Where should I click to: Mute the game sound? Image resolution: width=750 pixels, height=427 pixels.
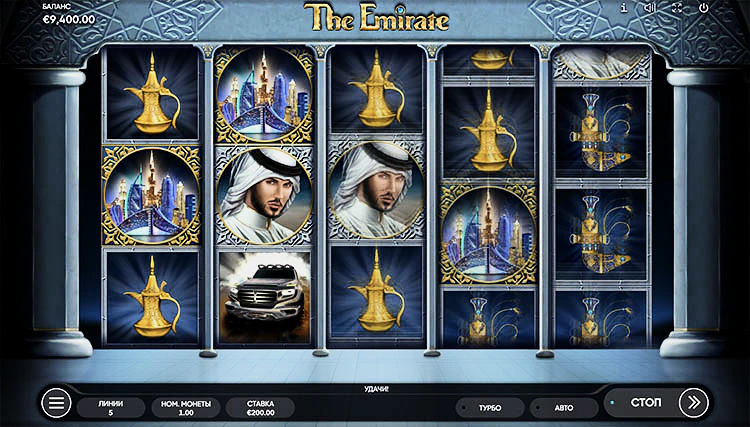coord(650,8)
